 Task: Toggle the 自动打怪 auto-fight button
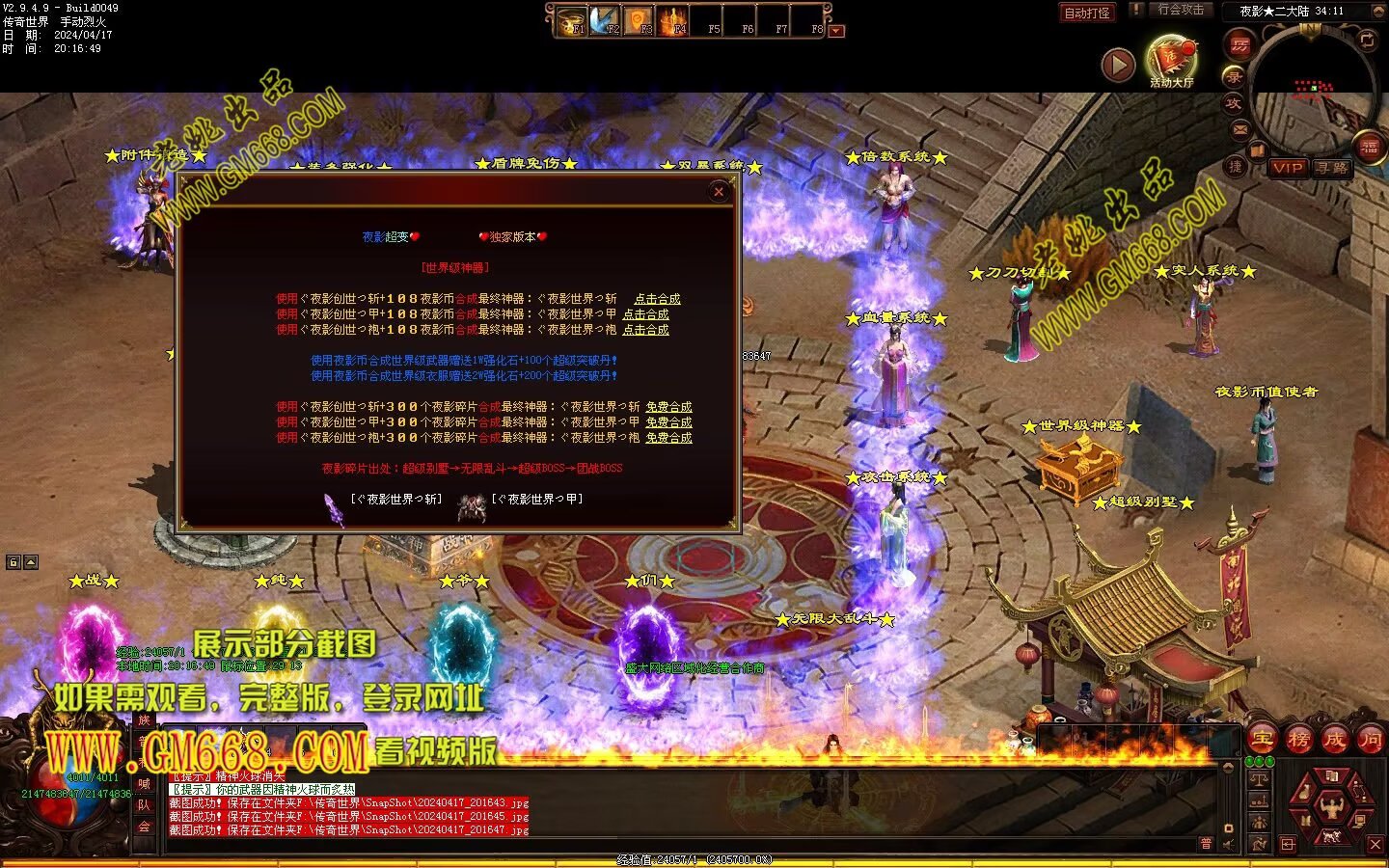[1087, 13]
